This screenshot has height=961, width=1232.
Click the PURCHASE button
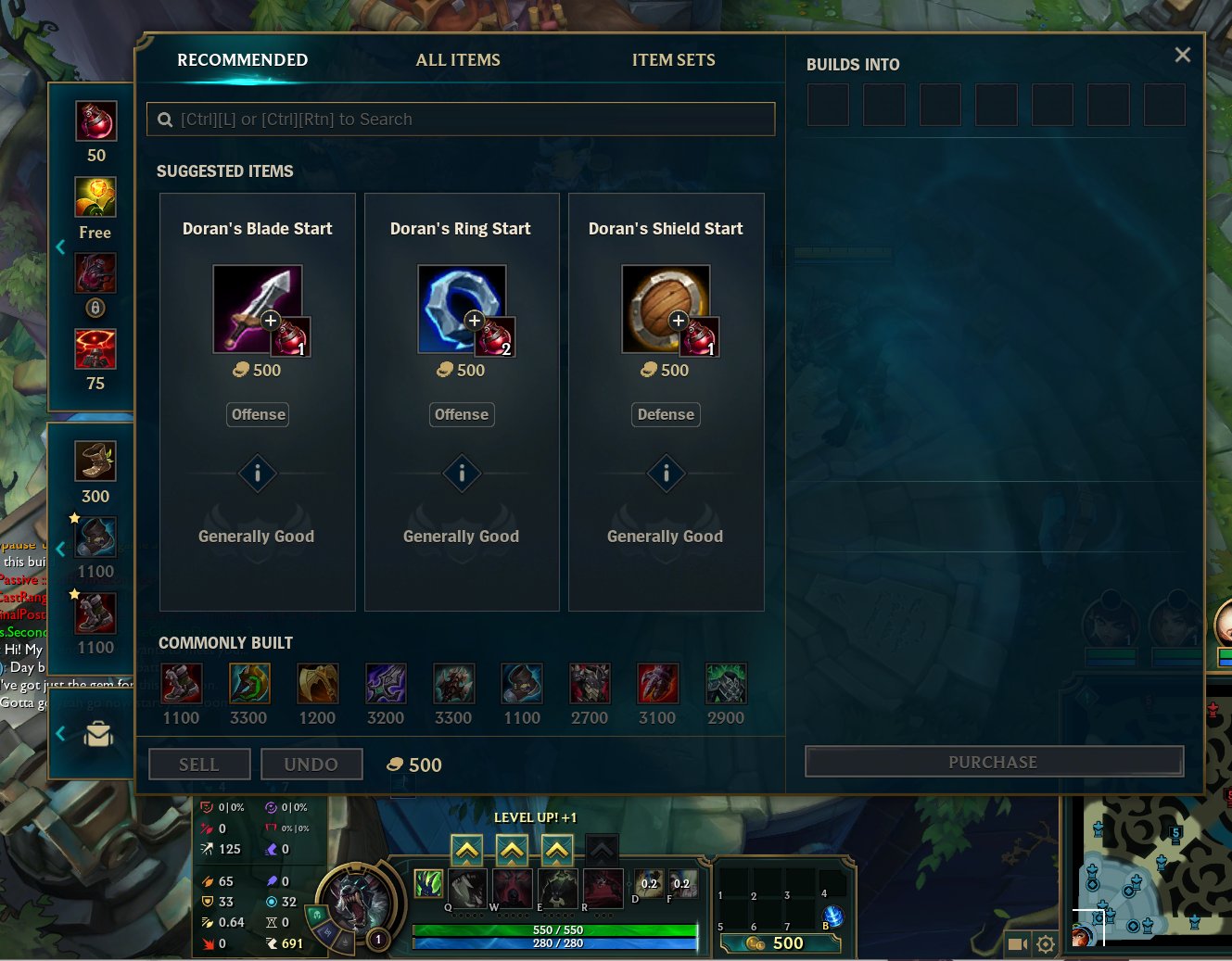[993, 762]
